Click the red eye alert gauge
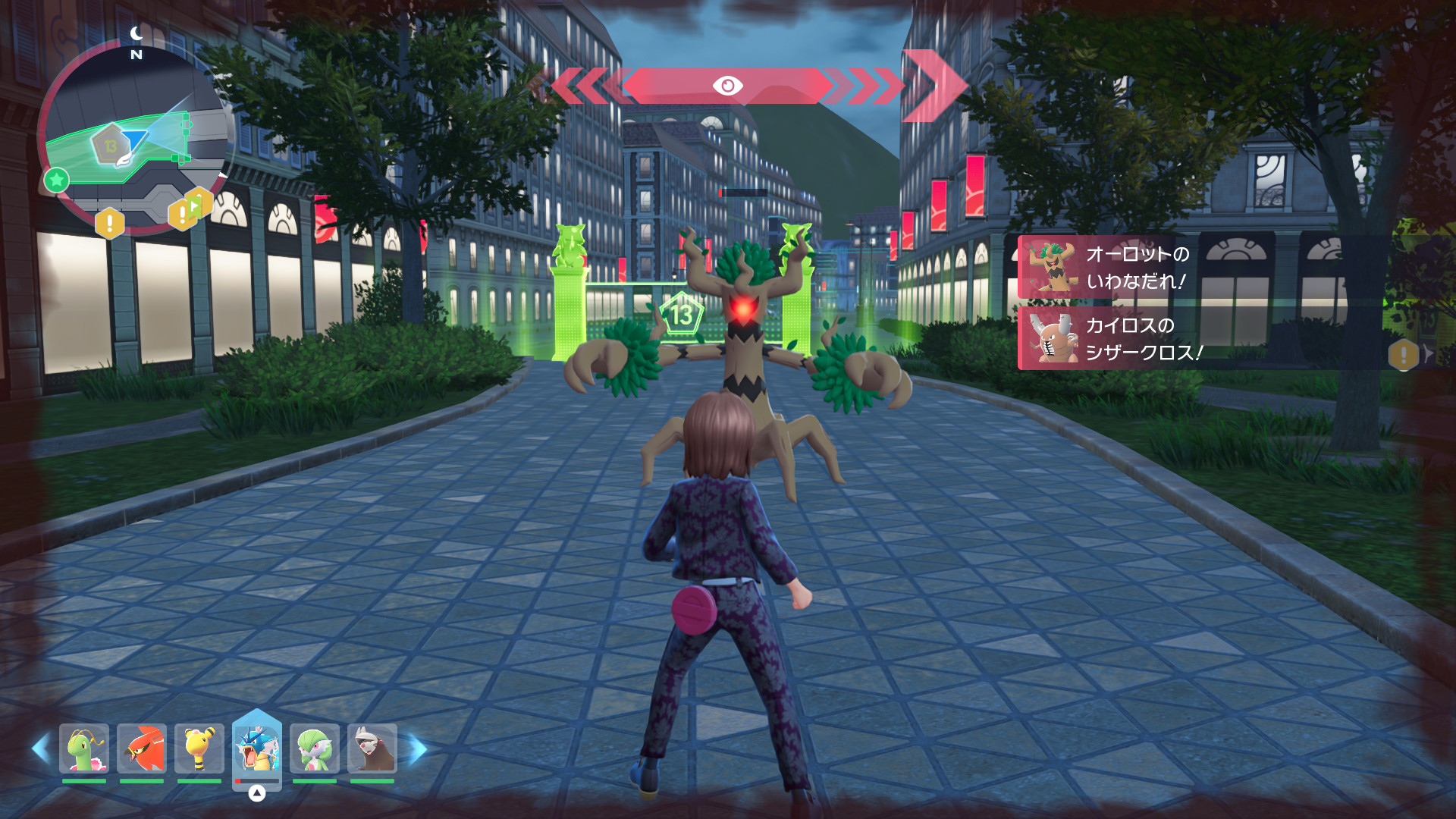 point(726,86)
